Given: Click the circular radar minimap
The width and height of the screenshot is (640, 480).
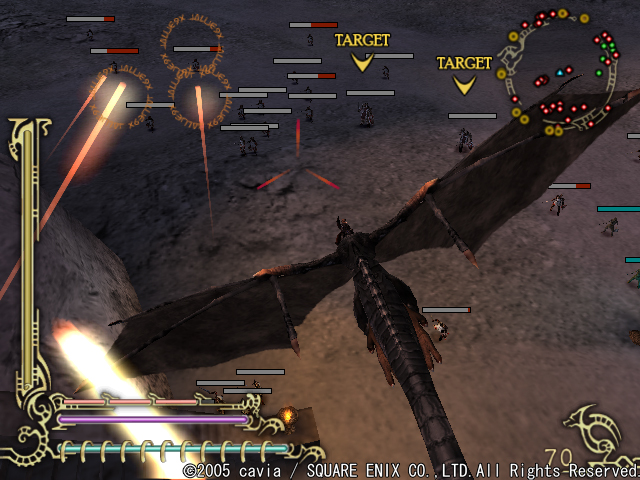Looking at the screenshot, I should pos(562,72).
